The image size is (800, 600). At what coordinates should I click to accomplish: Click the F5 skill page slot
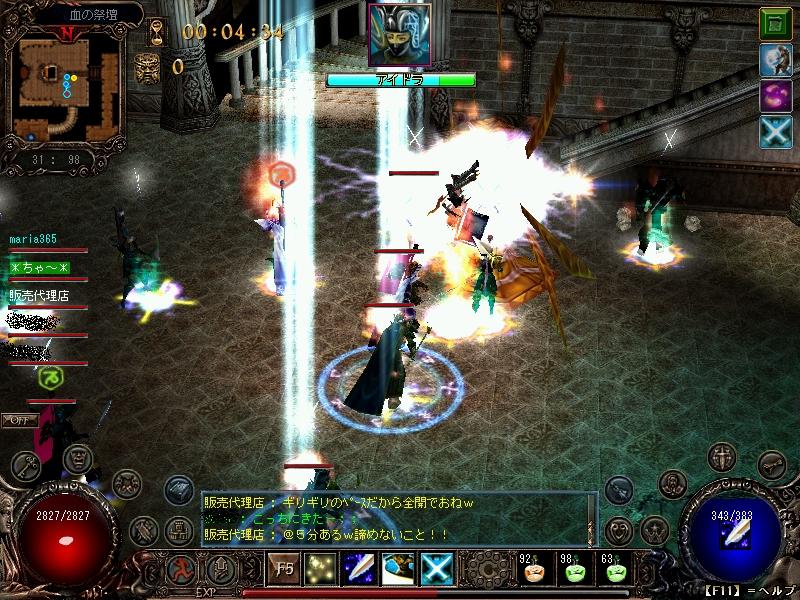283,569
